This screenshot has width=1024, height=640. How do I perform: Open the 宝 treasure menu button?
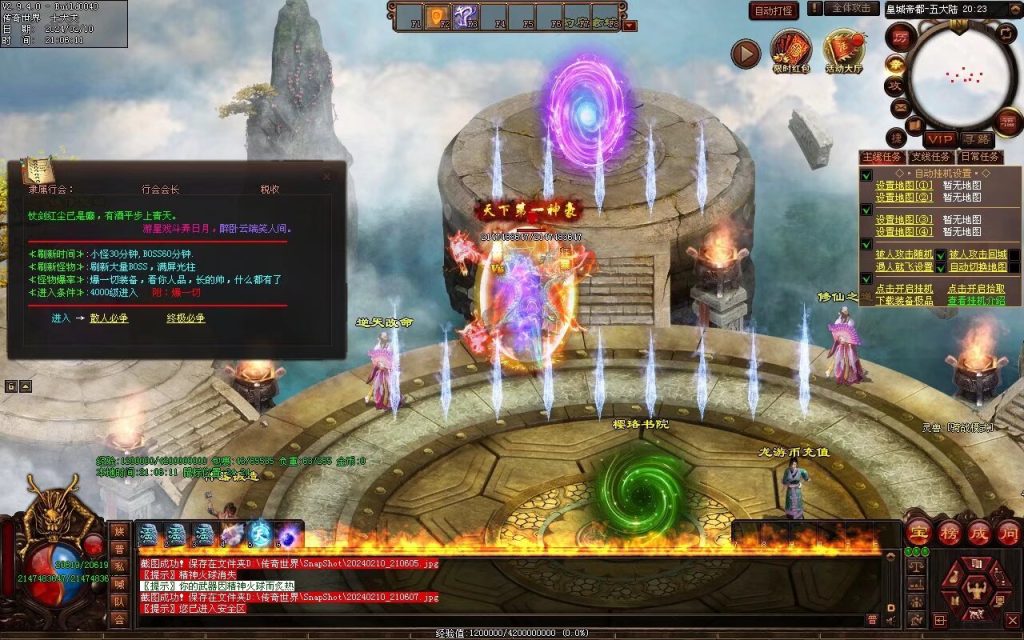point(920,531)
